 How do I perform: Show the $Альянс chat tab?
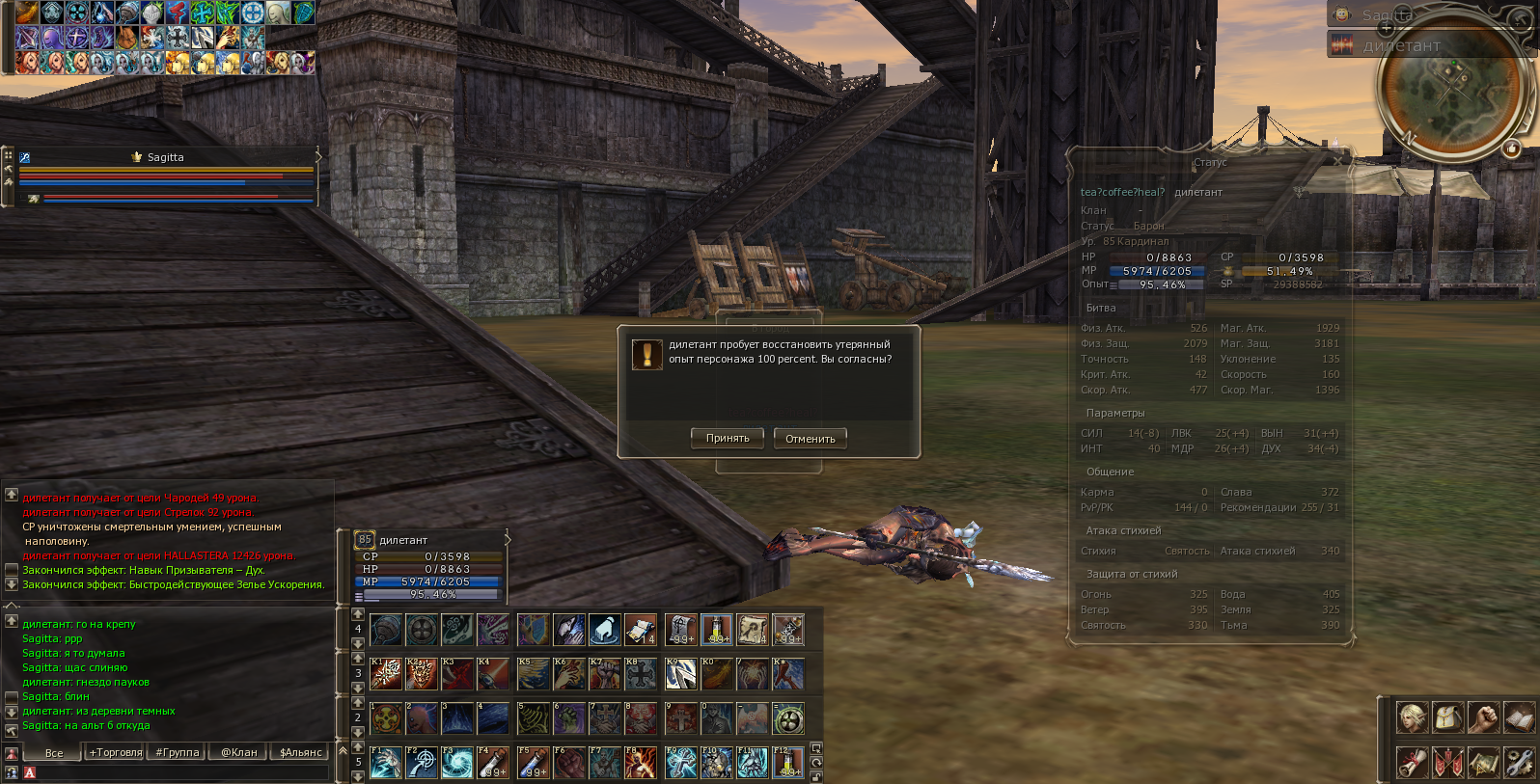tap(301, 752)
